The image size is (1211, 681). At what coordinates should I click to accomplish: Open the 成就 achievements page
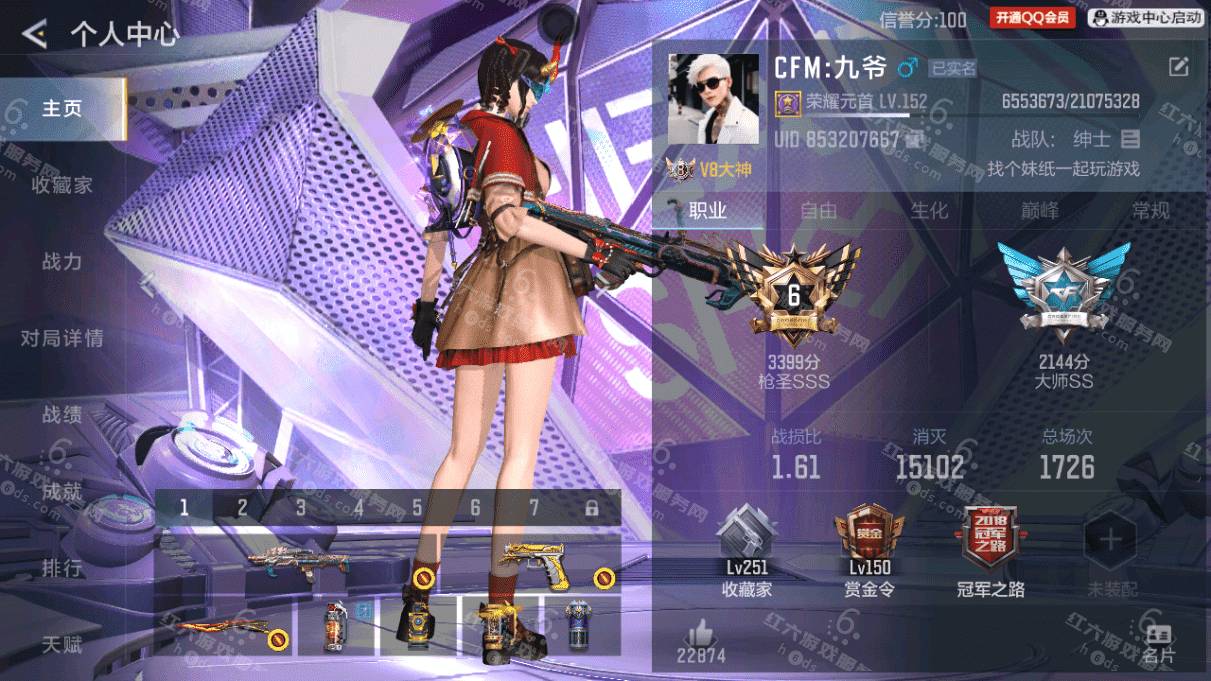[x=62, y=491]
